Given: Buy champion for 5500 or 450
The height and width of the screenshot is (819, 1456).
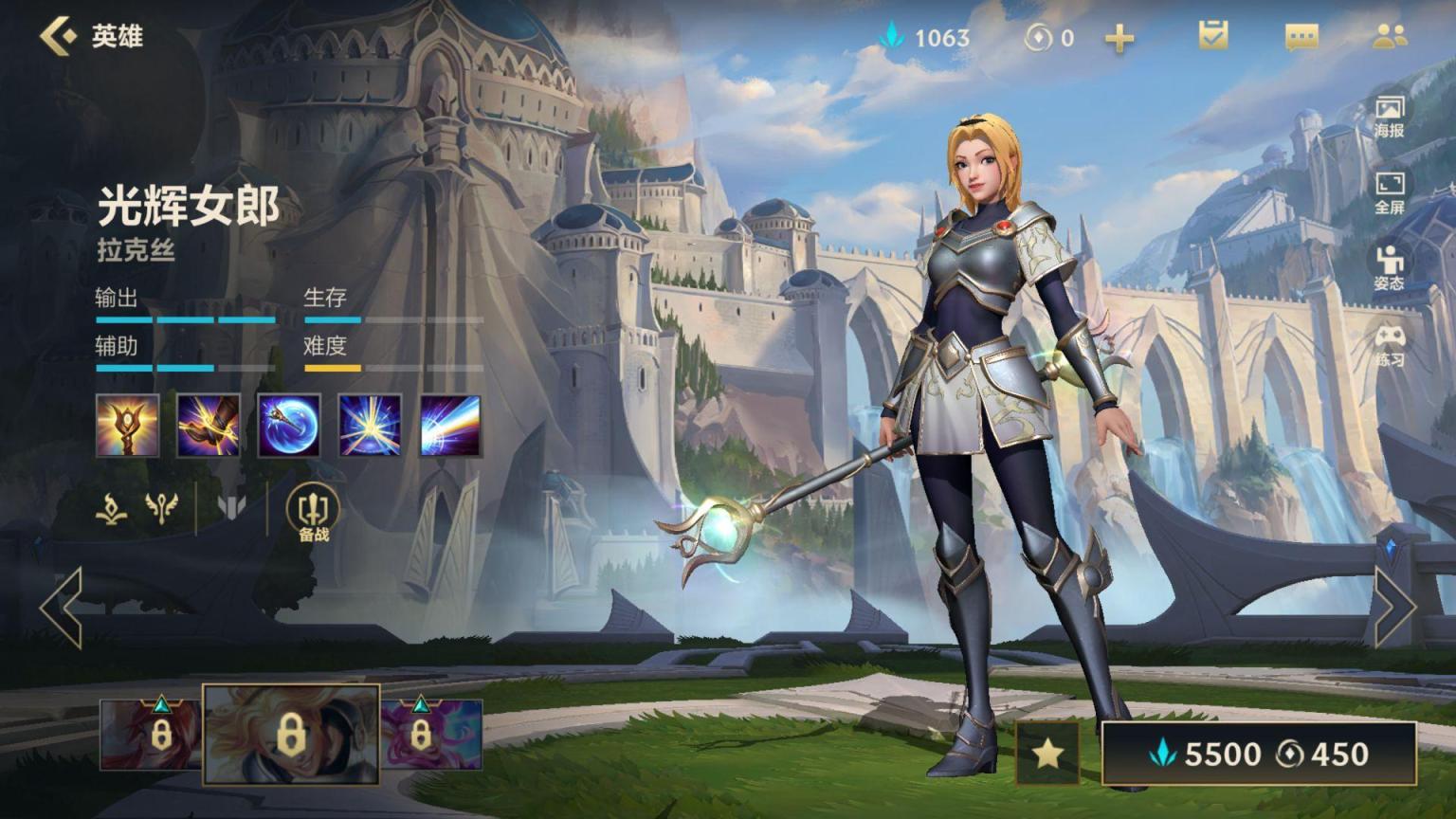Looking at the screenshot, I should pyautogui.click(x=1258, y=754).
